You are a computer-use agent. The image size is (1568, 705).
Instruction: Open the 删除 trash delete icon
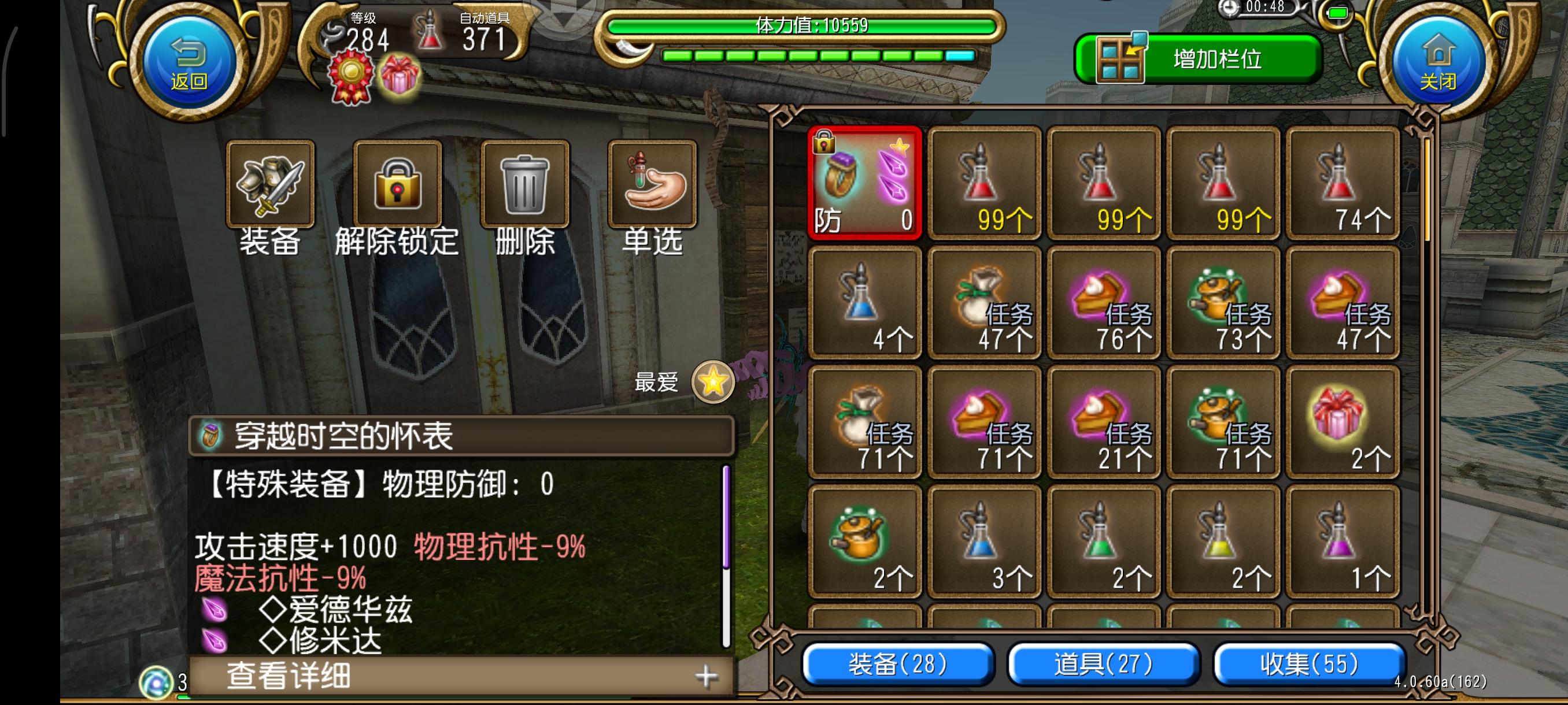(525, 184)
